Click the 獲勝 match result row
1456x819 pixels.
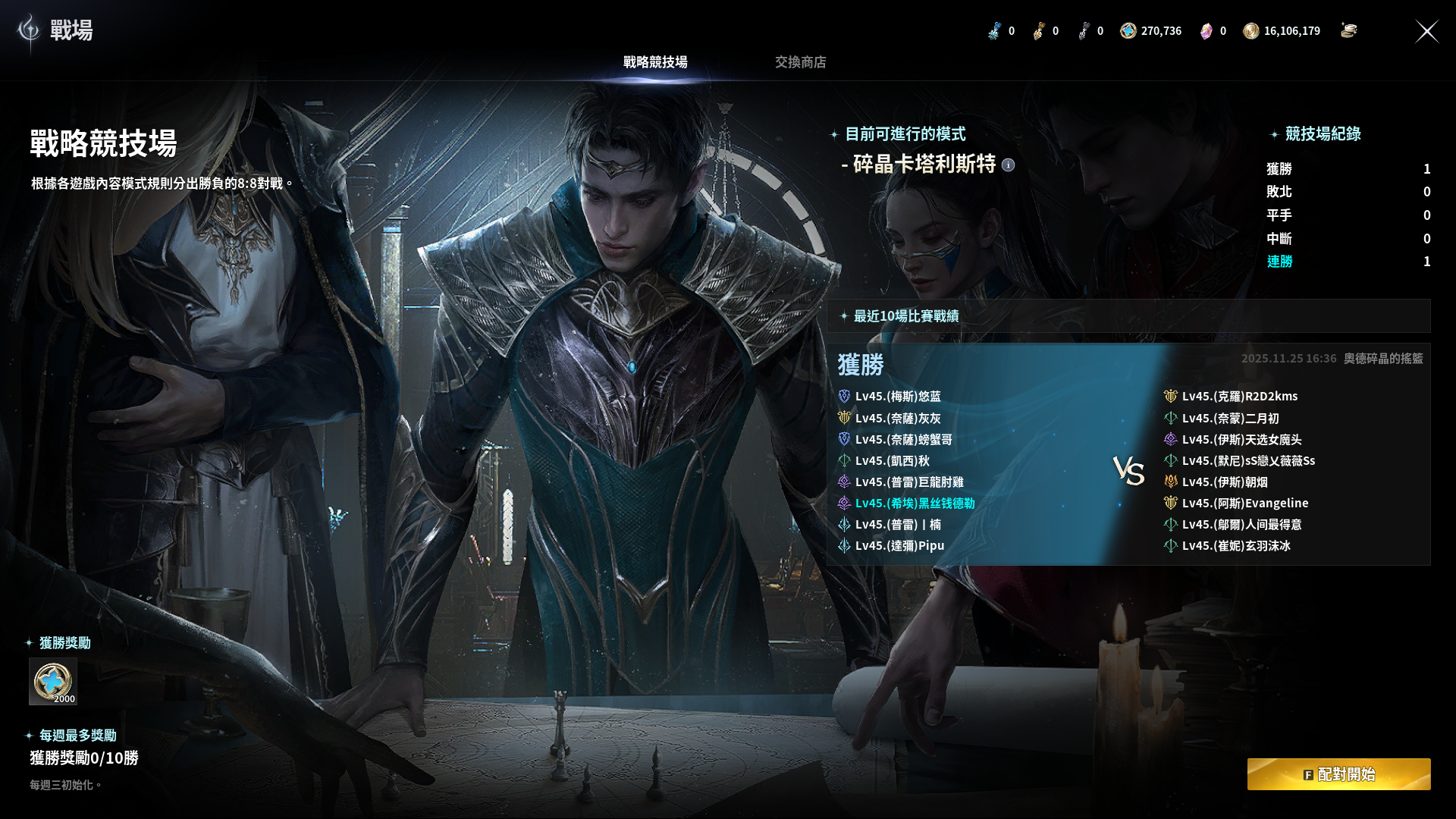[x=861, y=365]
